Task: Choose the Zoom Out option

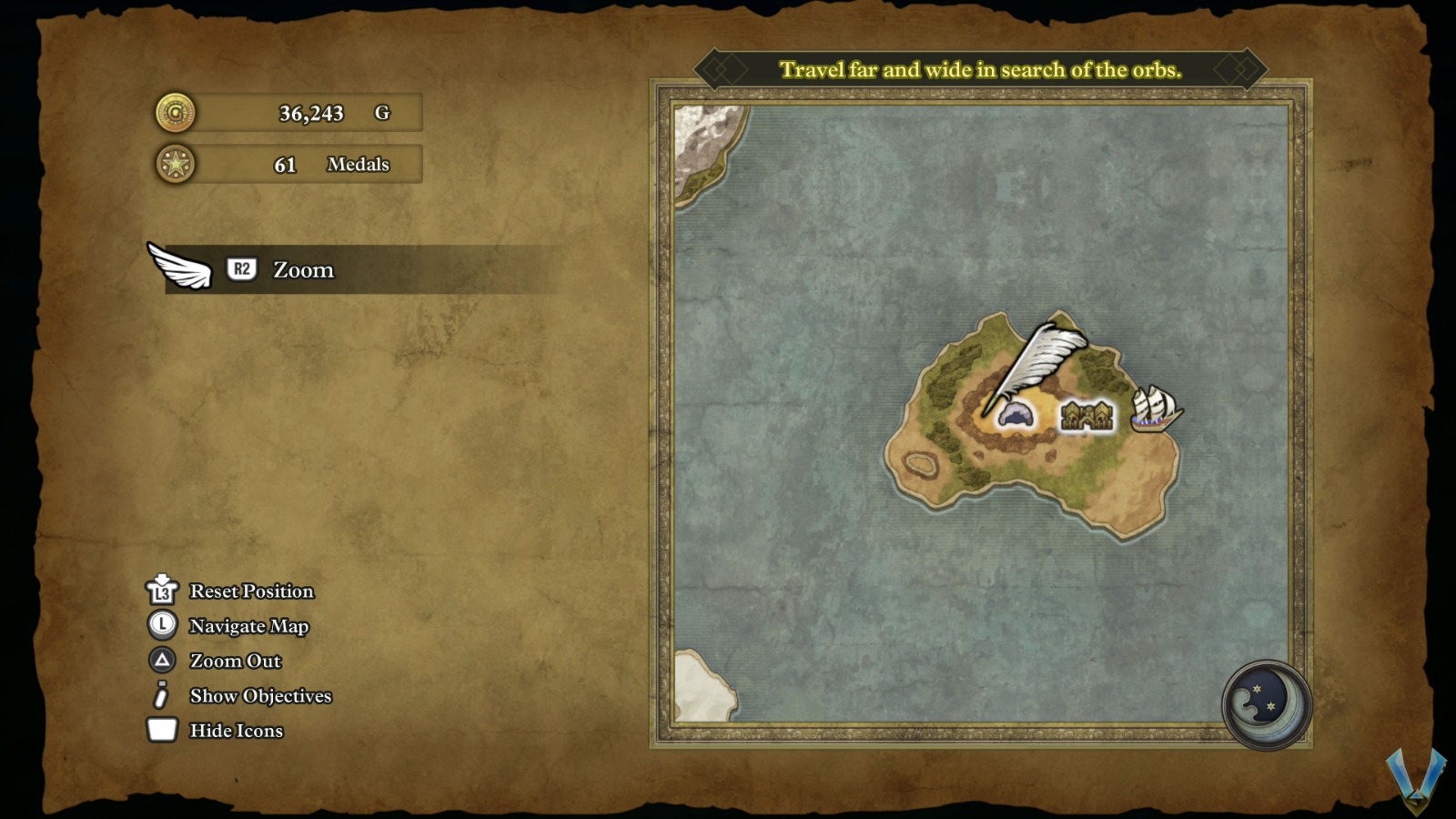Action: (235, 661)
